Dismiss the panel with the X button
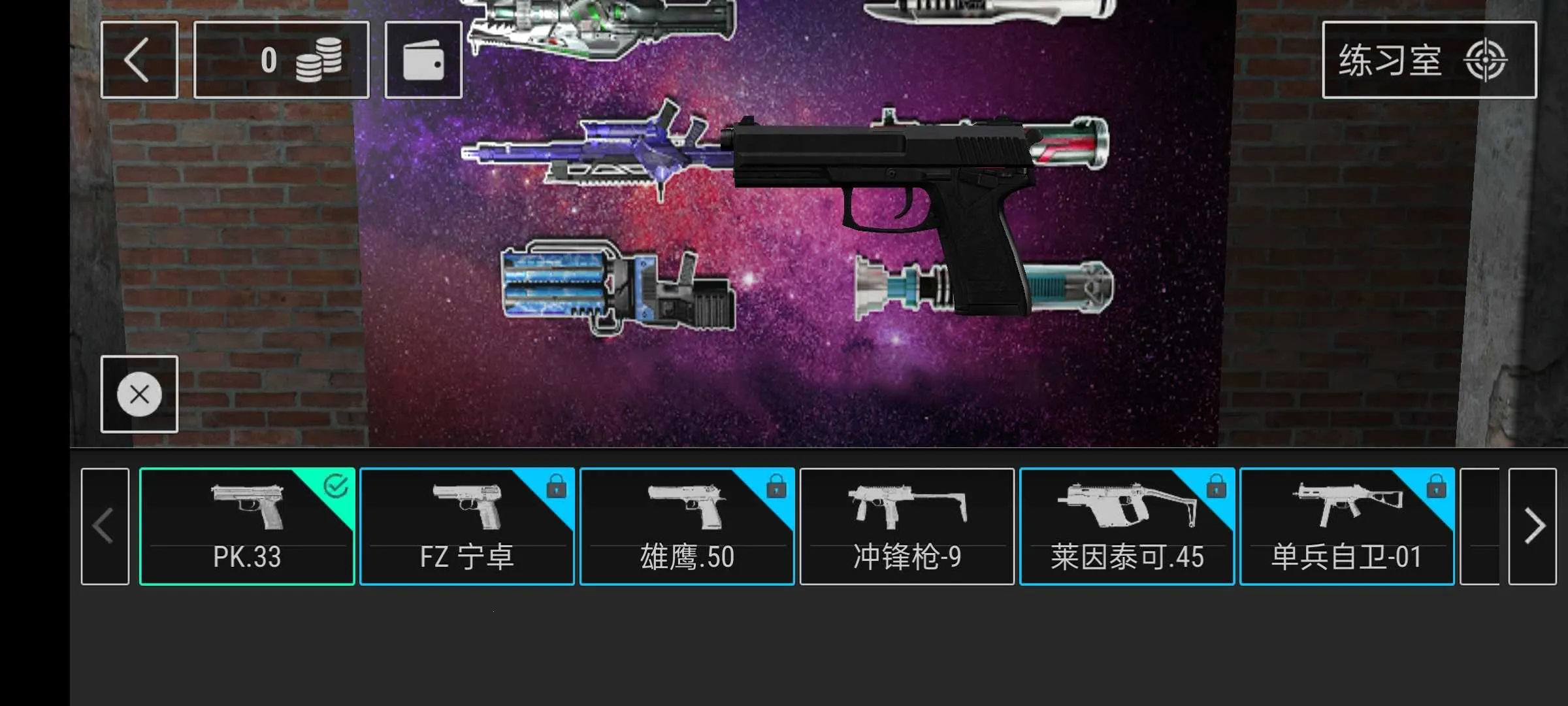The width and height of the screenshot is (1568, 706). [139, 394]
